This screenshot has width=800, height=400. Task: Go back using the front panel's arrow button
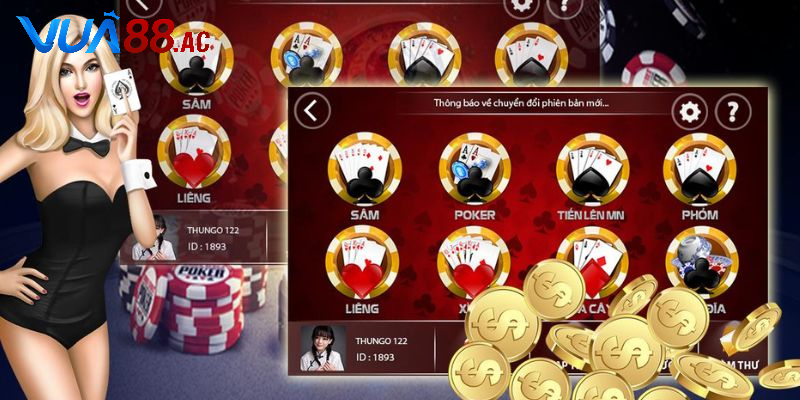coord(313,111)
